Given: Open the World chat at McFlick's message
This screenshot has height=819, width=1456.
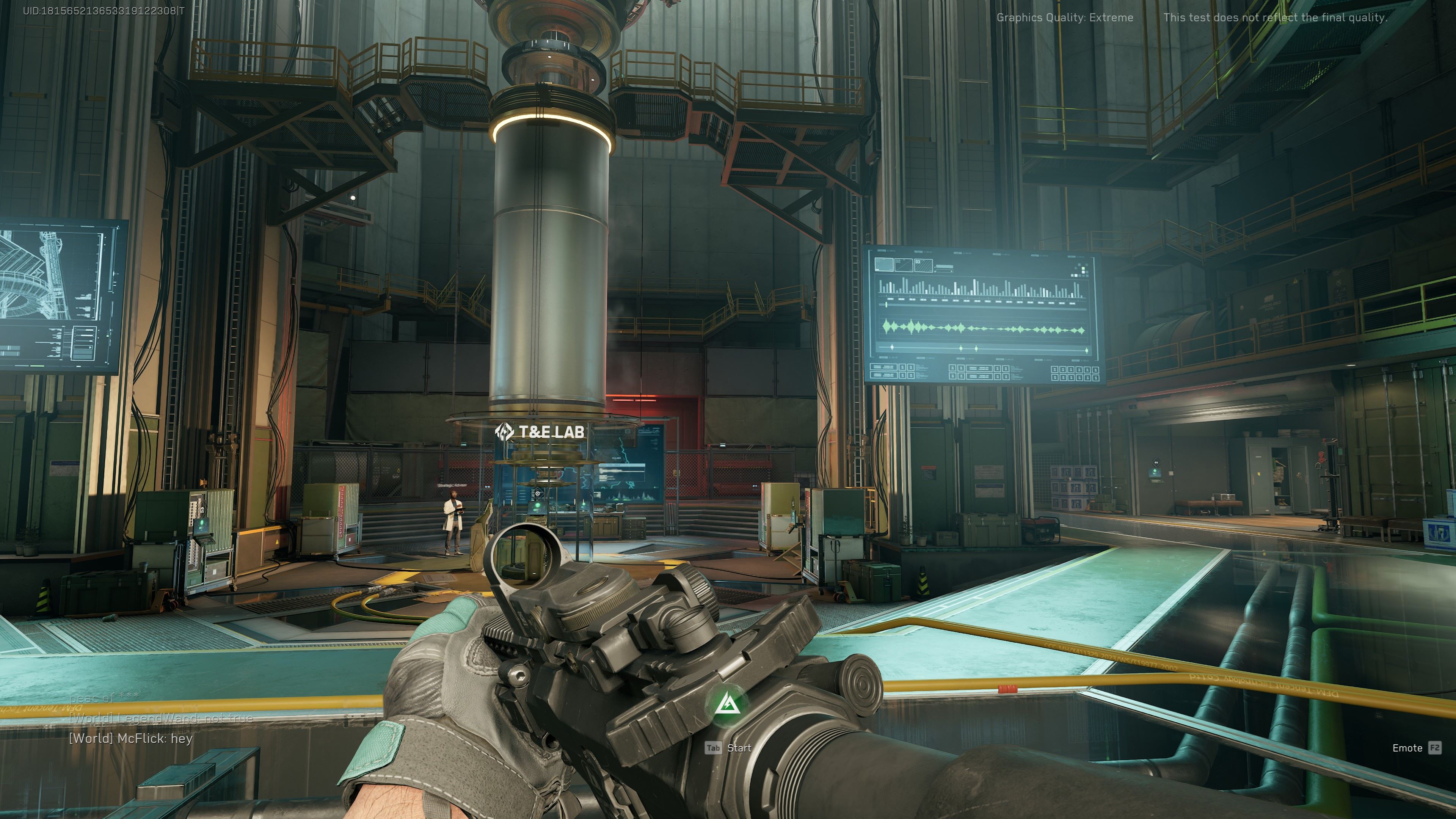Looking at the screenshot, I should click(130, 738).
